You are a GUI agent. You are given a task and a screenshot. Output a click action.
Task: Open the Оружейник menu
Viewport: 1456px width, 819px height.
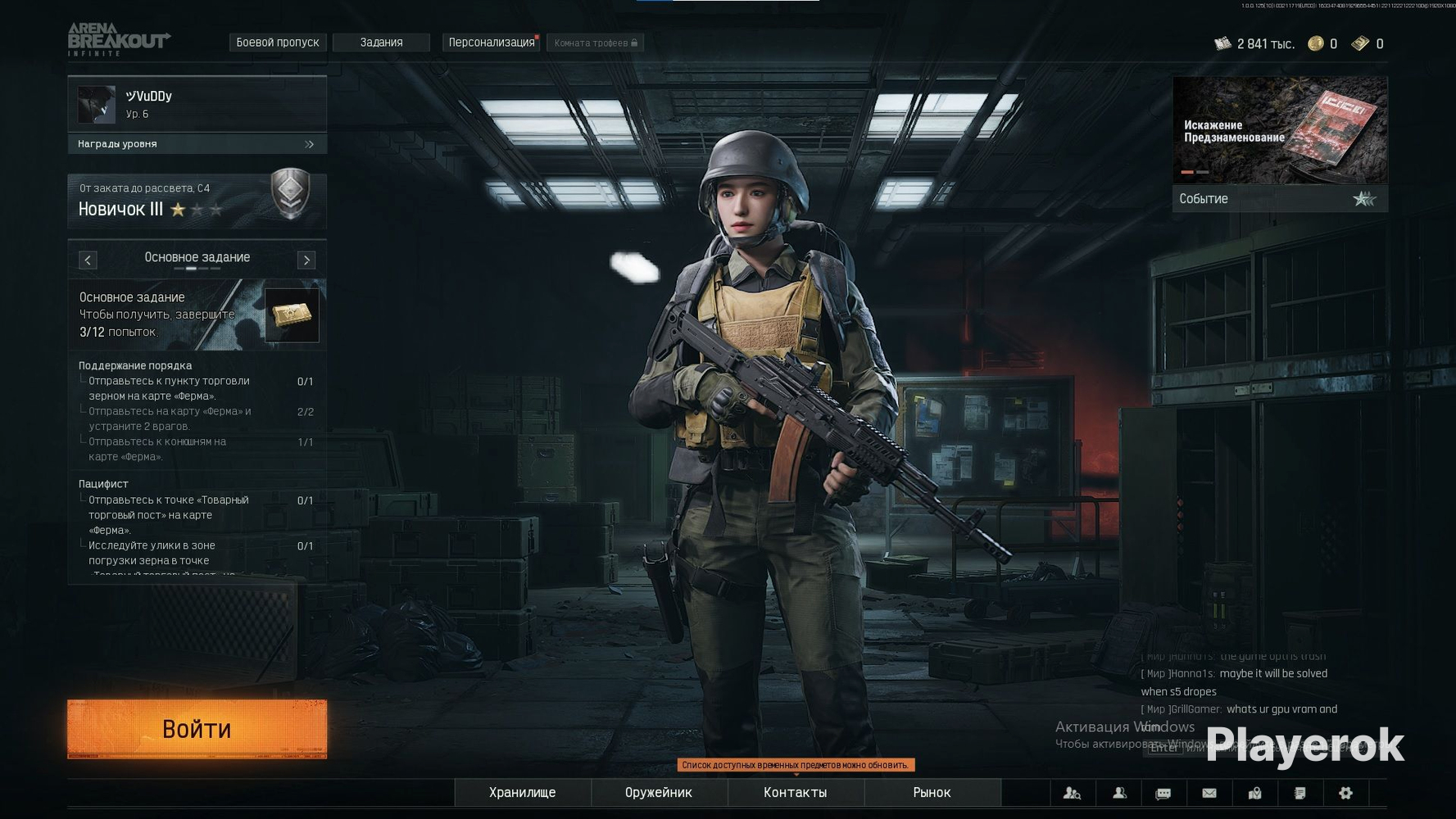tap(658, 792)
